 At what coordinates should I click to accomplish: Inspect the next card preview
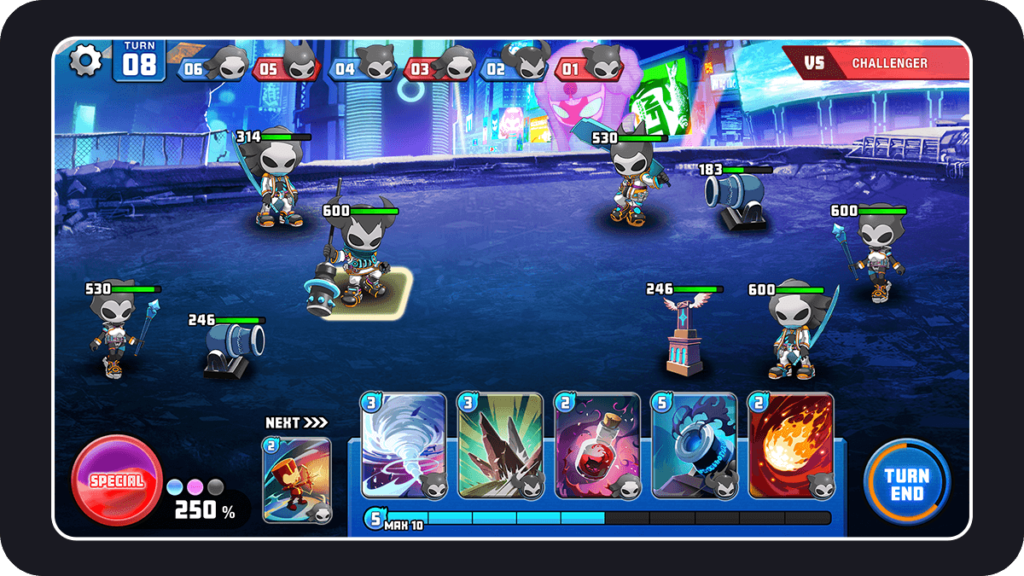(x=297, y=480)
